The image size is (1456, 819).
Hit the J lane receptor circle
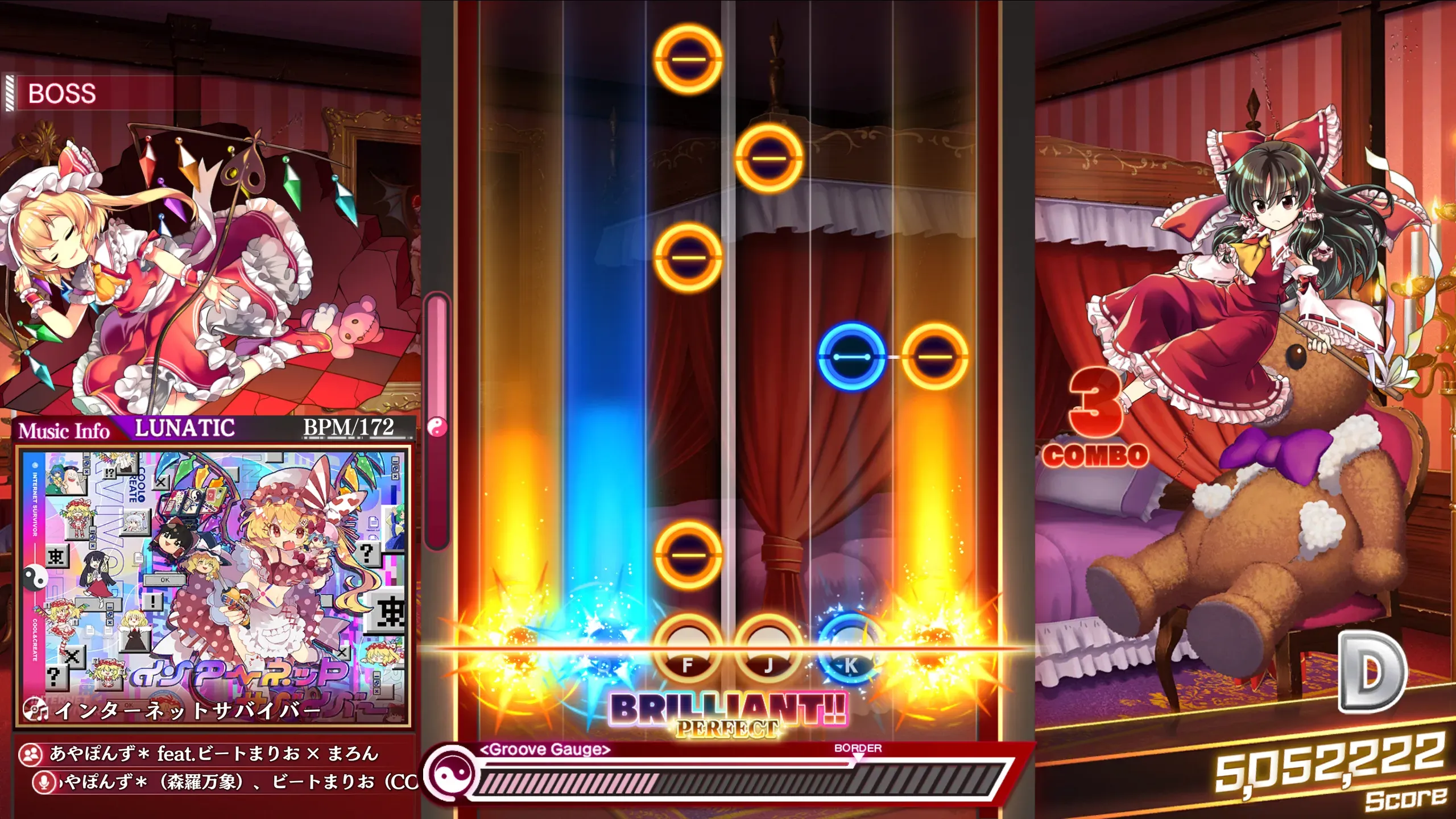pyautogui.click(x=768, y=651)
